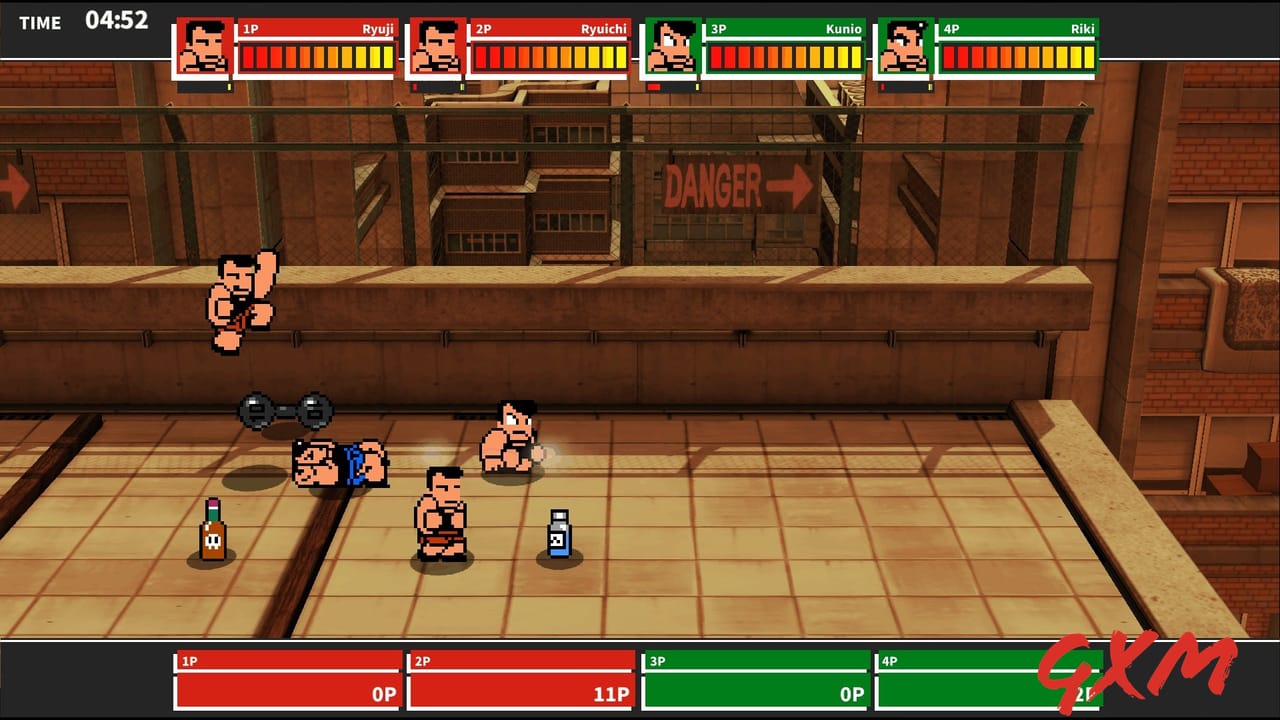This screenshot has height=720, width=1280.
Task: Expand the 1P score panel at the bottom
Action: [287, 680]
